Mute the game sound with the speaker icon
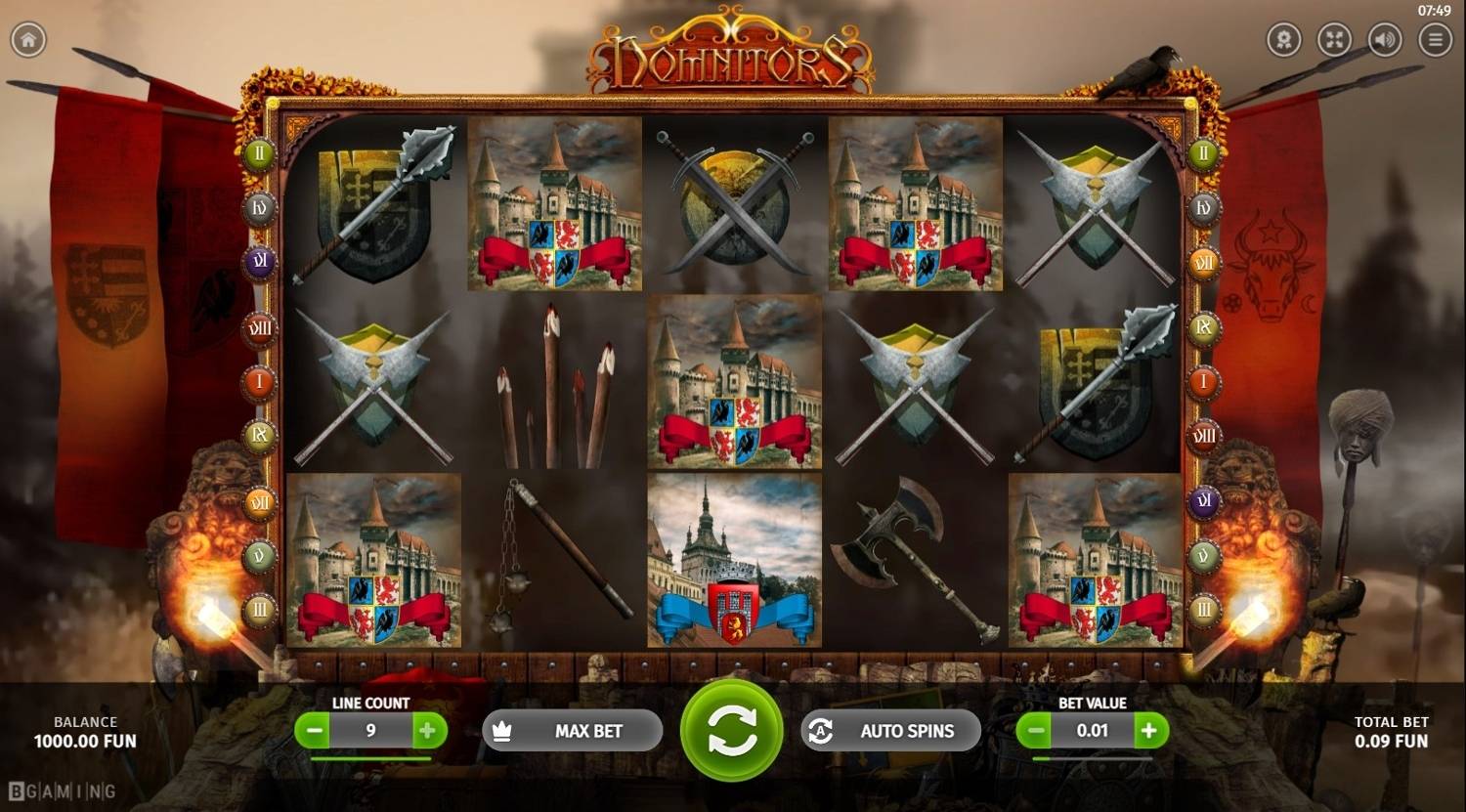The width and height of the screenshot is (1466, 812). point(1385,41)
